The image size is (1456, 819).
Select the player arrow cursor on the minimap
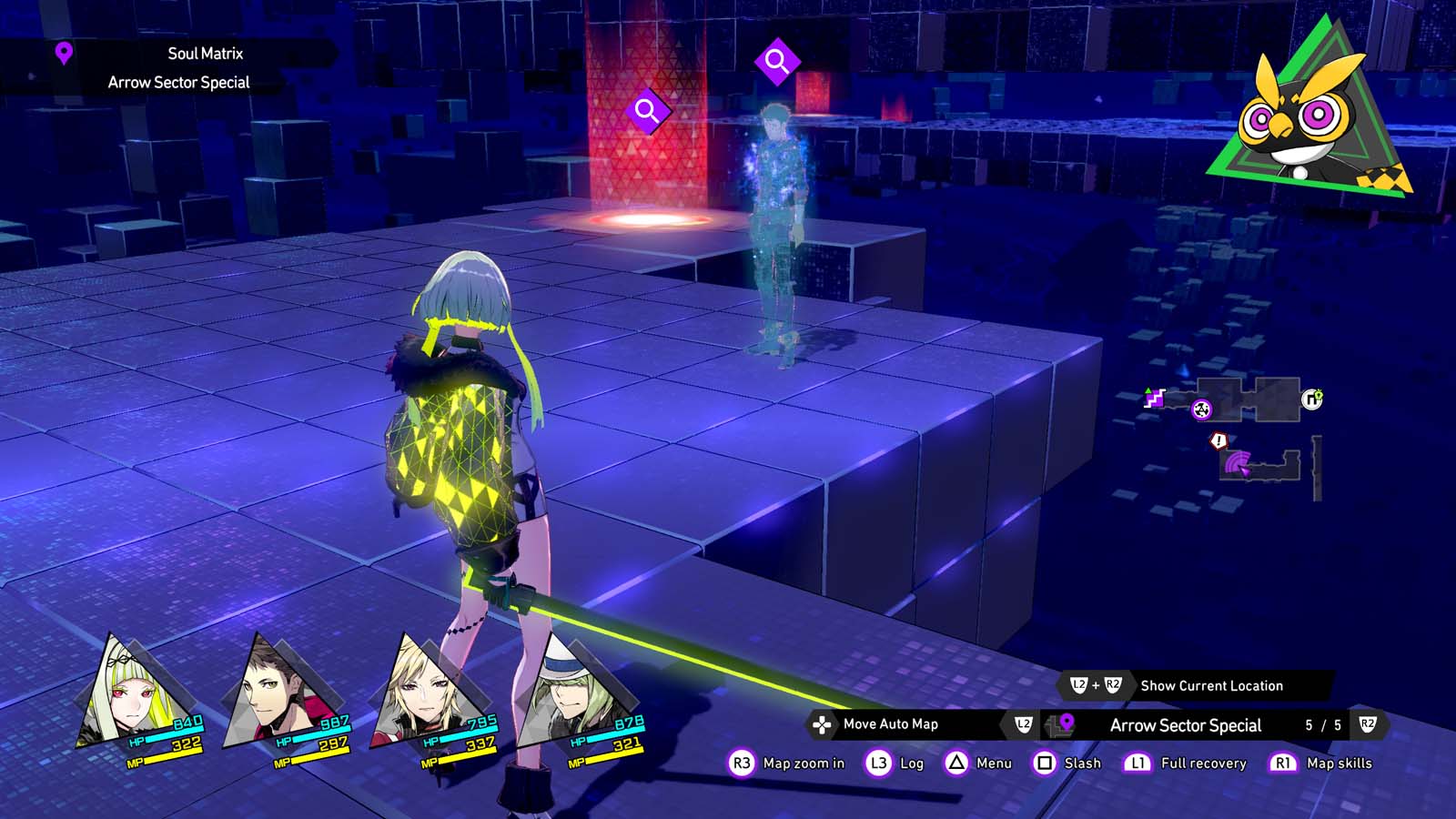point(1244,470)
